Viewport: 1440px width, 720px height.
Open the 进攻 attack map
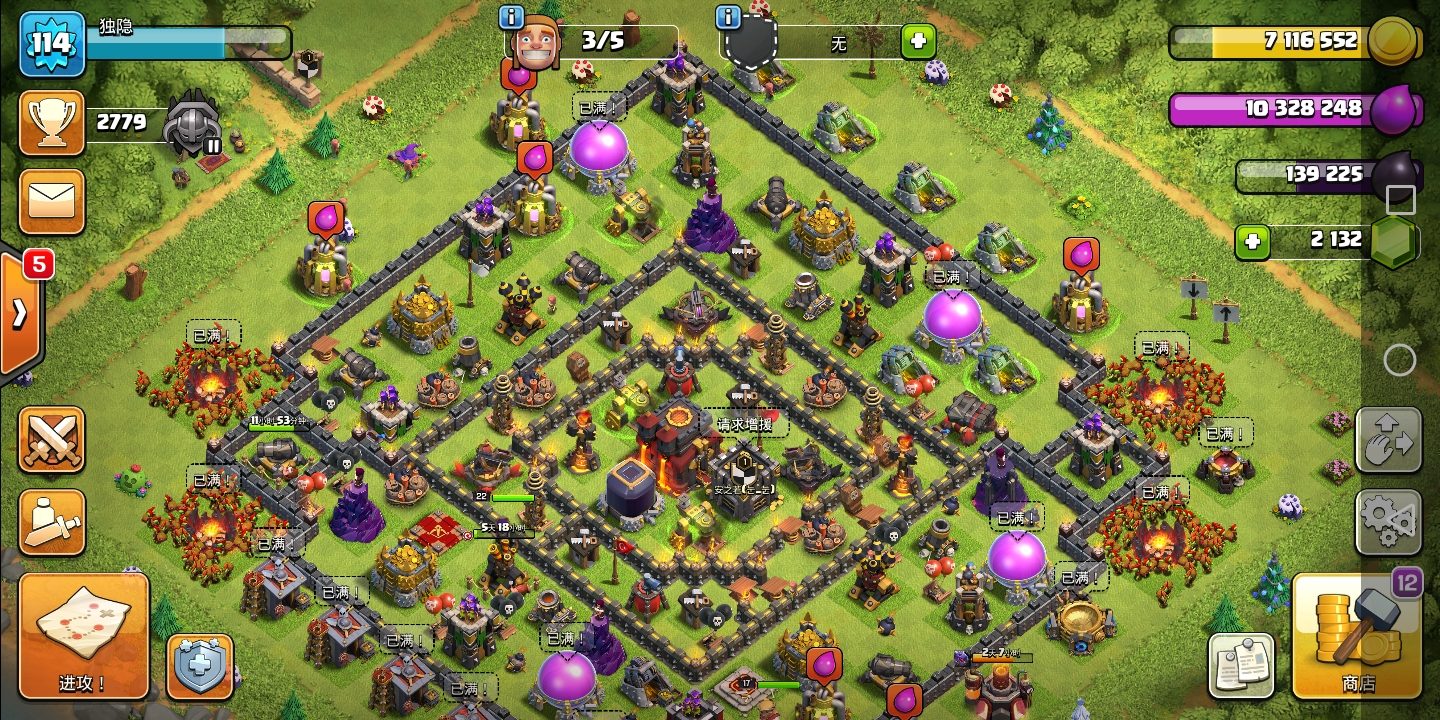coord(83,636)
